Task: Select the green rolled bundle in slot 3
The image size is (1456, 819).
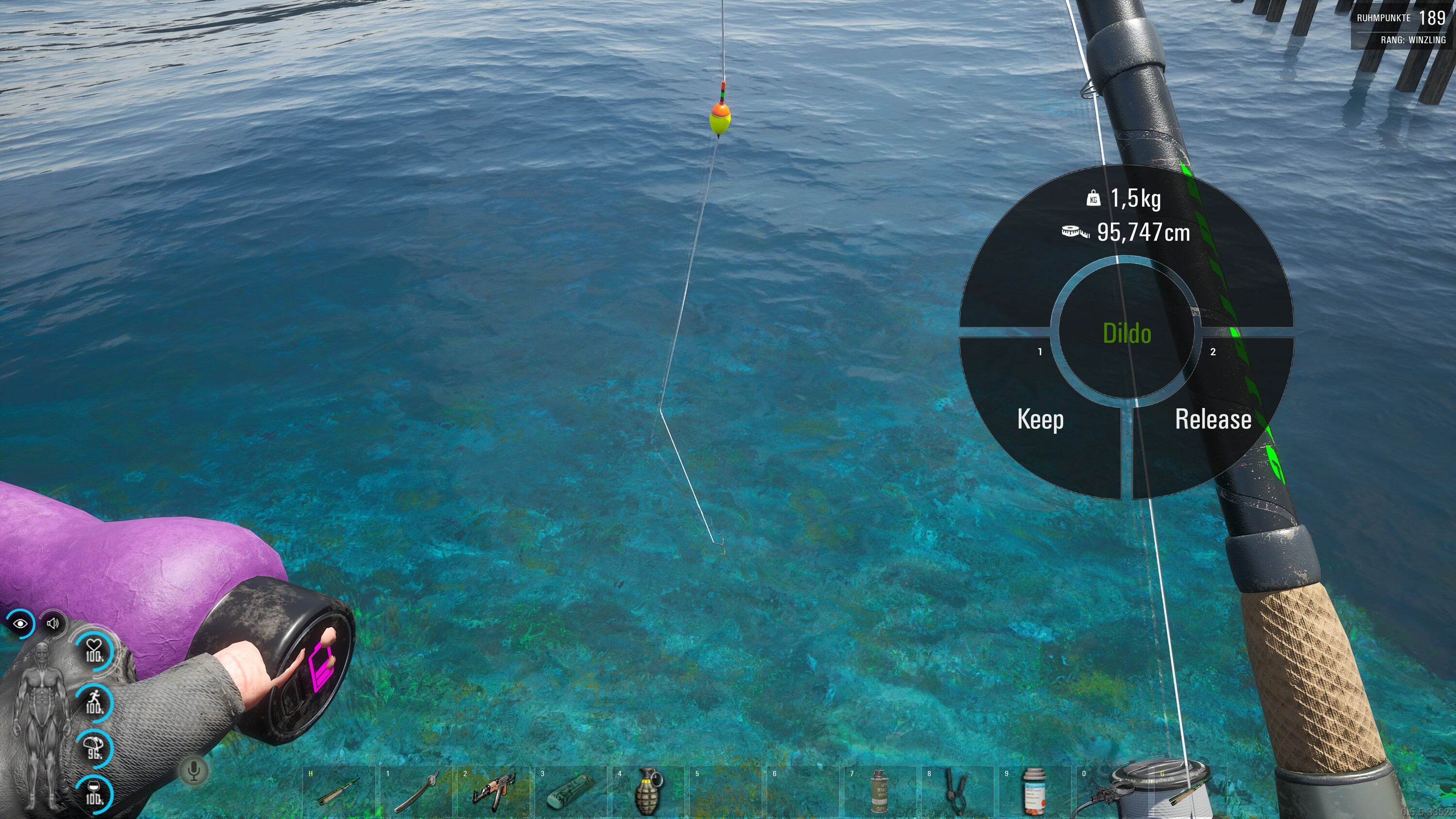Action: 571,792
